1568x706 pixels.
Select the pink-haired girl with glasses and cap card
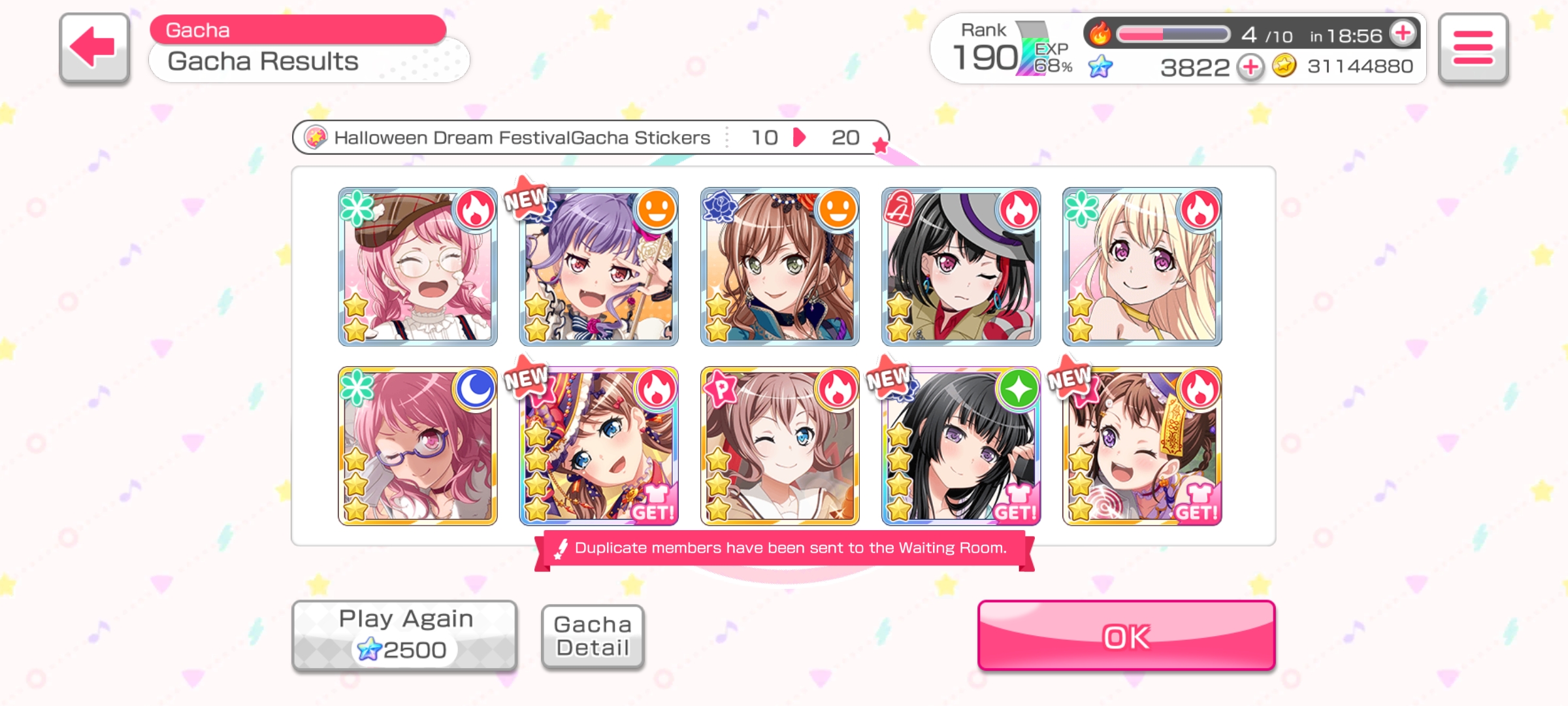[417, 267]
